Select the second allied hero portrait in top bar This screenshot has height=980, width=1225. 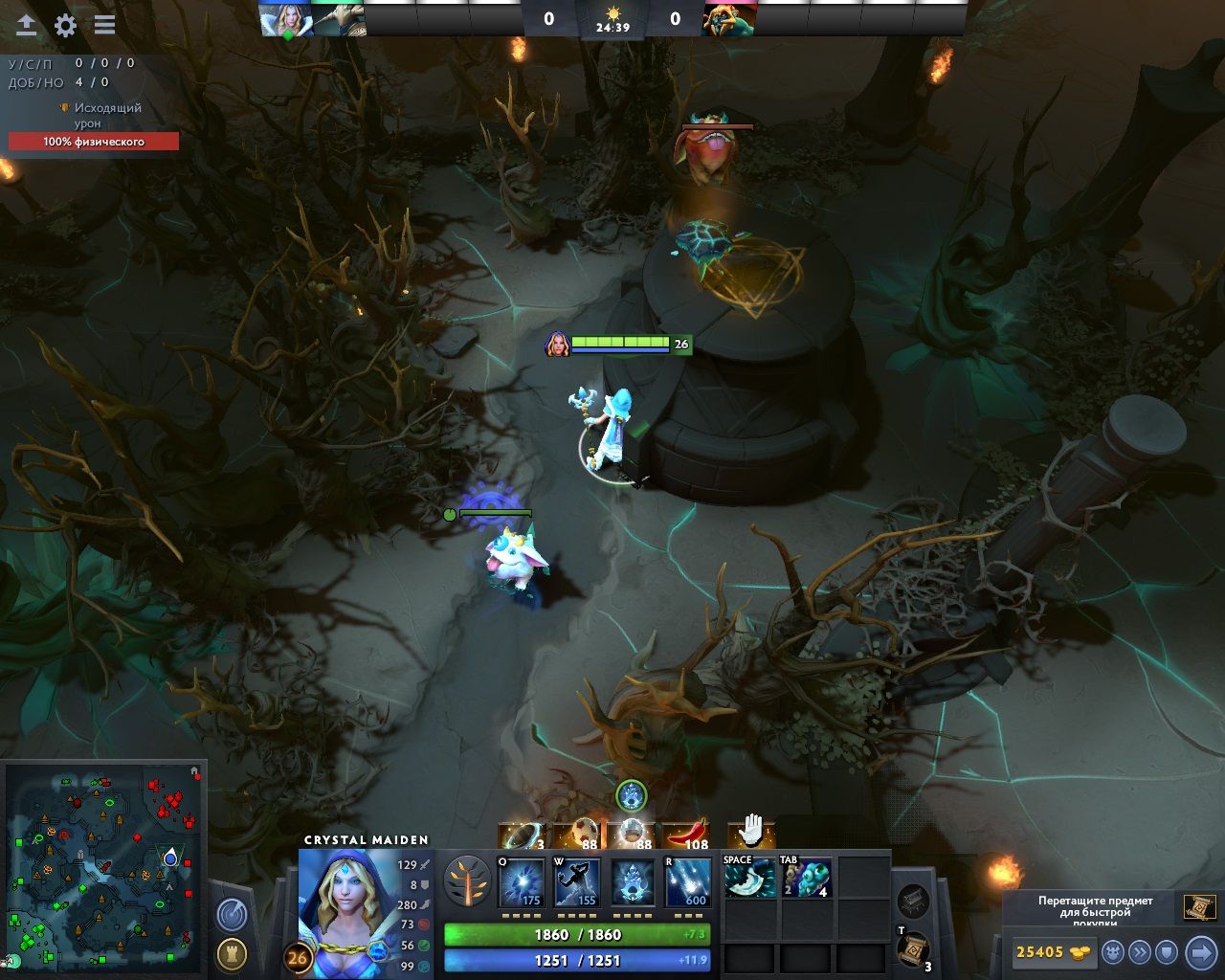(x=339, y=19)
